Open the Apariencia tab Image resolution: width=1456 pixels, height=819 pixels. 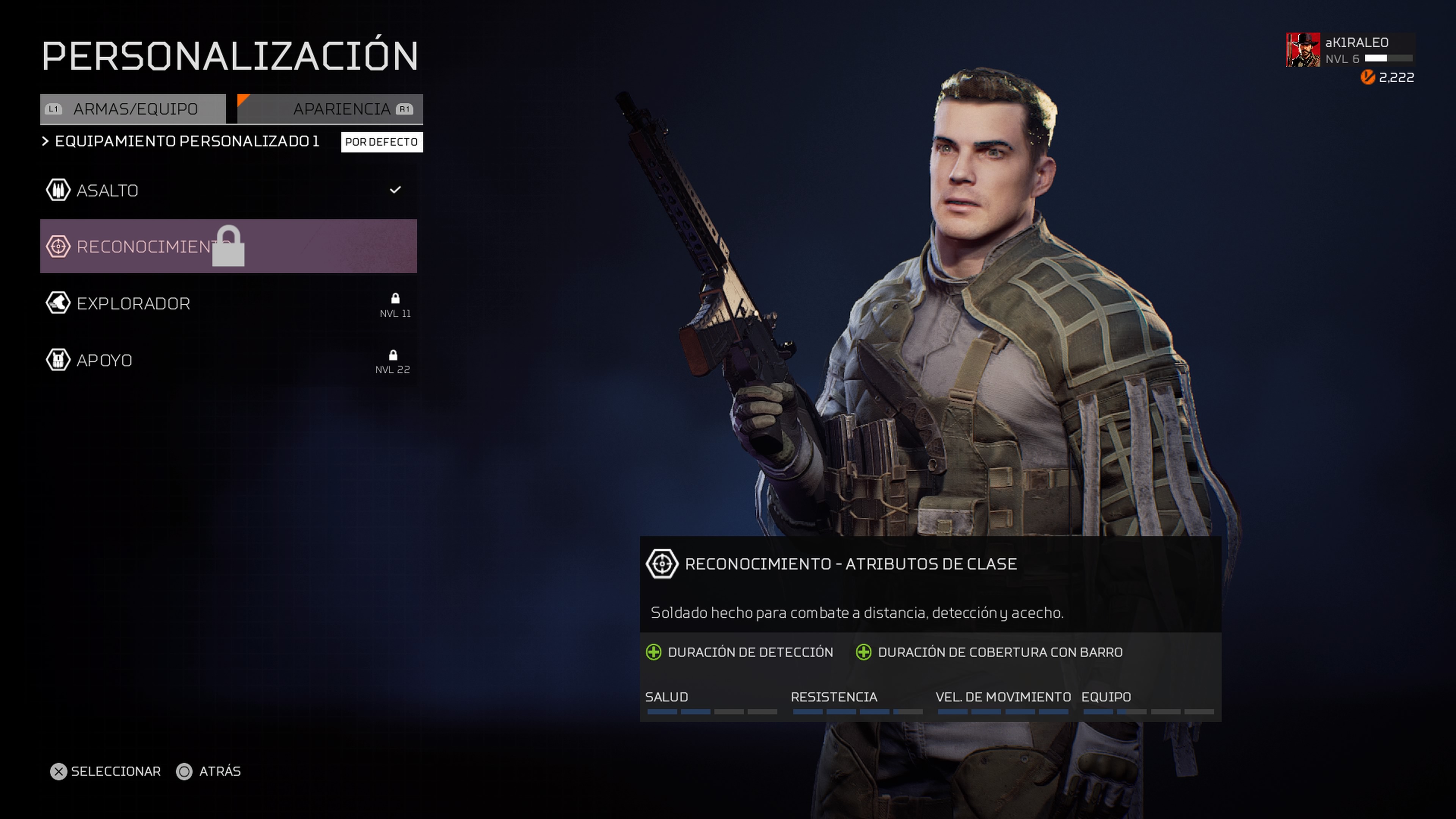coord(331,109)
